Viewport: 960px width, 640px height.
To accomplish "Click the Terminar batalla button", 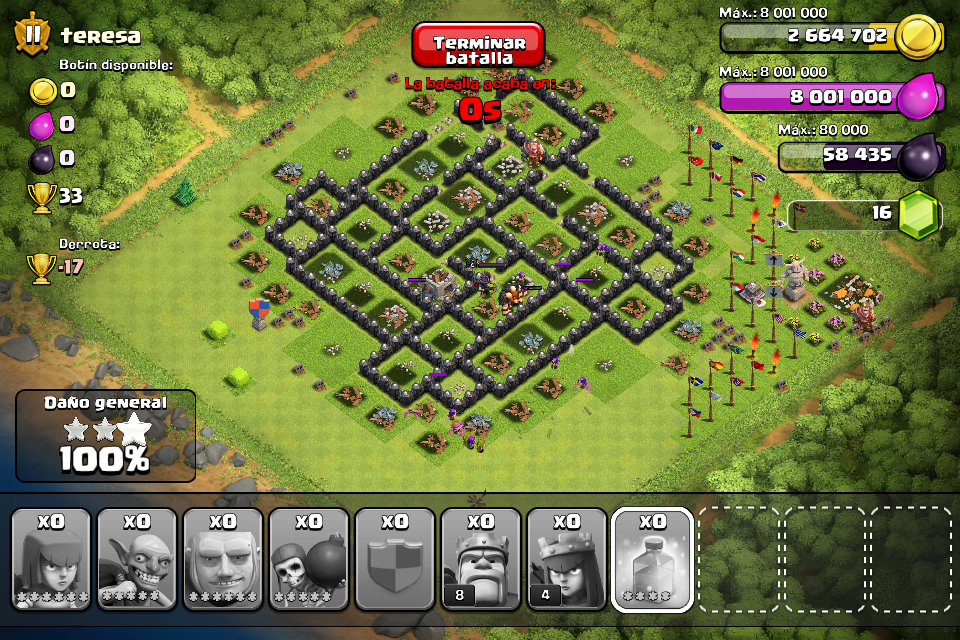I will pos(478,45).
